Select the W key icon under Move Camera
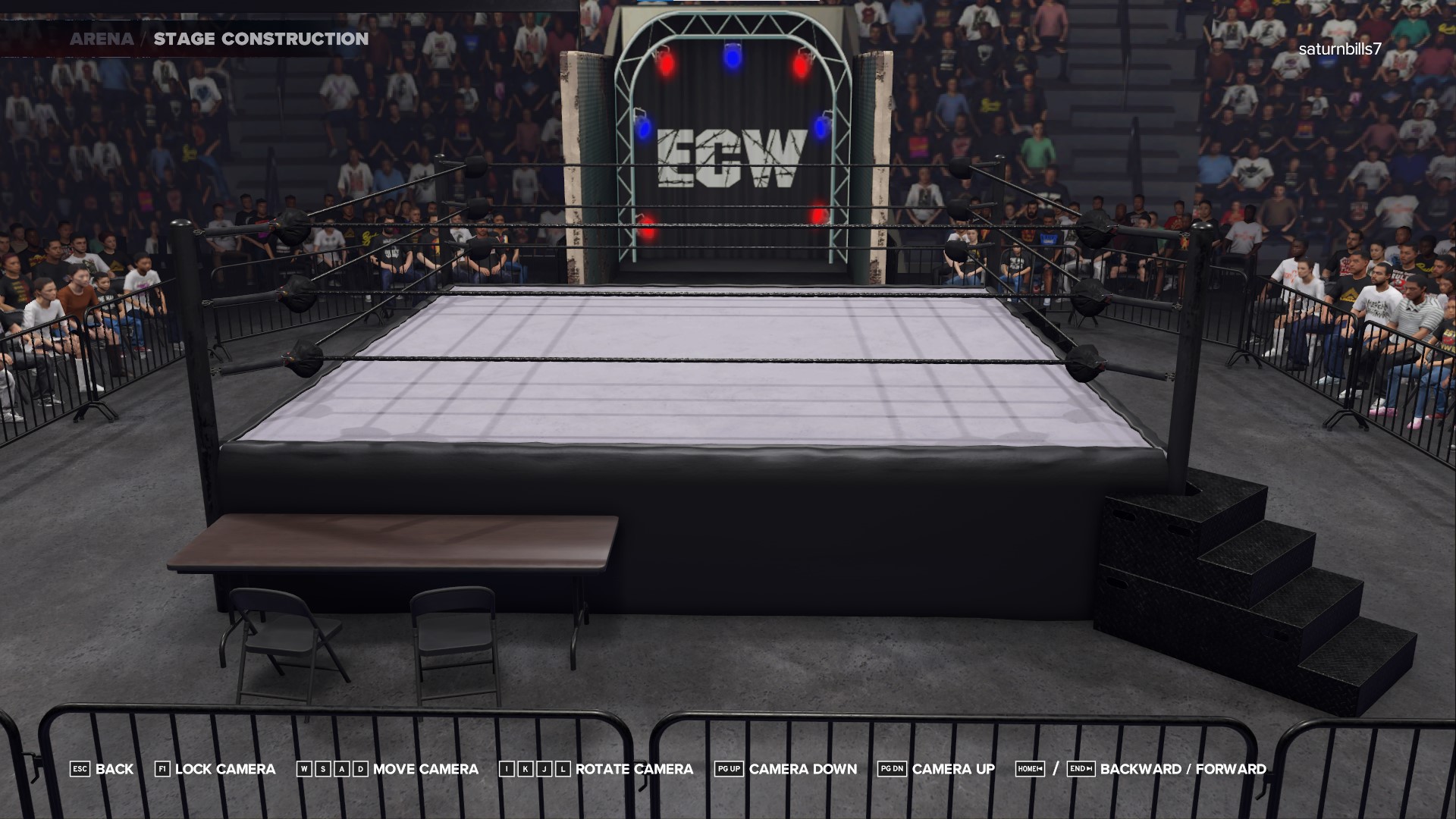The image size is (1456, 819). point(304,769)
